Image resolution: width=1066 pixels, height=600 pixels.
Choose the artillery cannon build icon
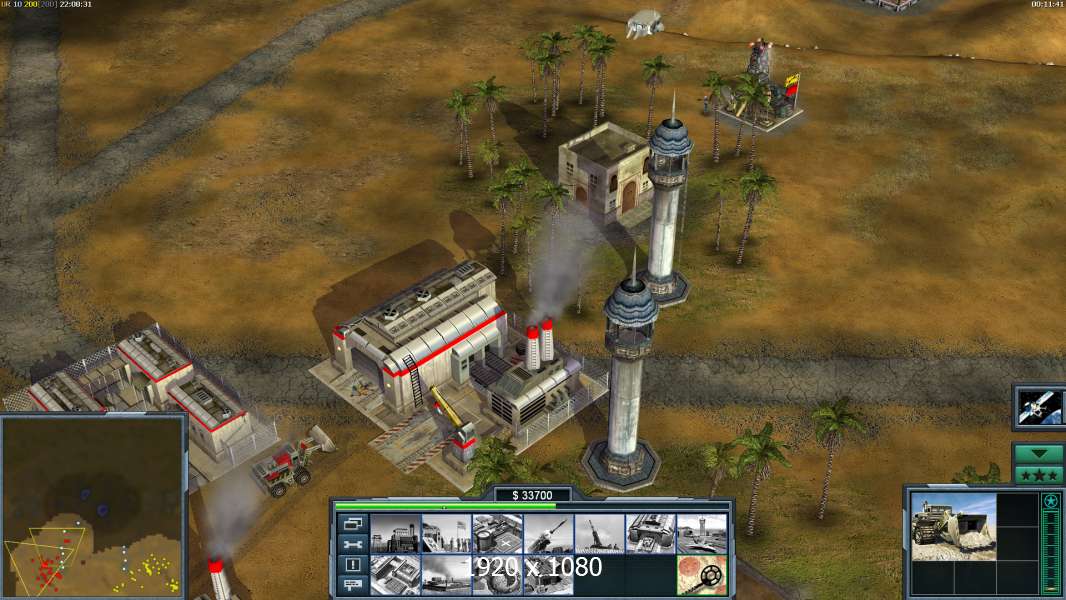coord(599,534)
